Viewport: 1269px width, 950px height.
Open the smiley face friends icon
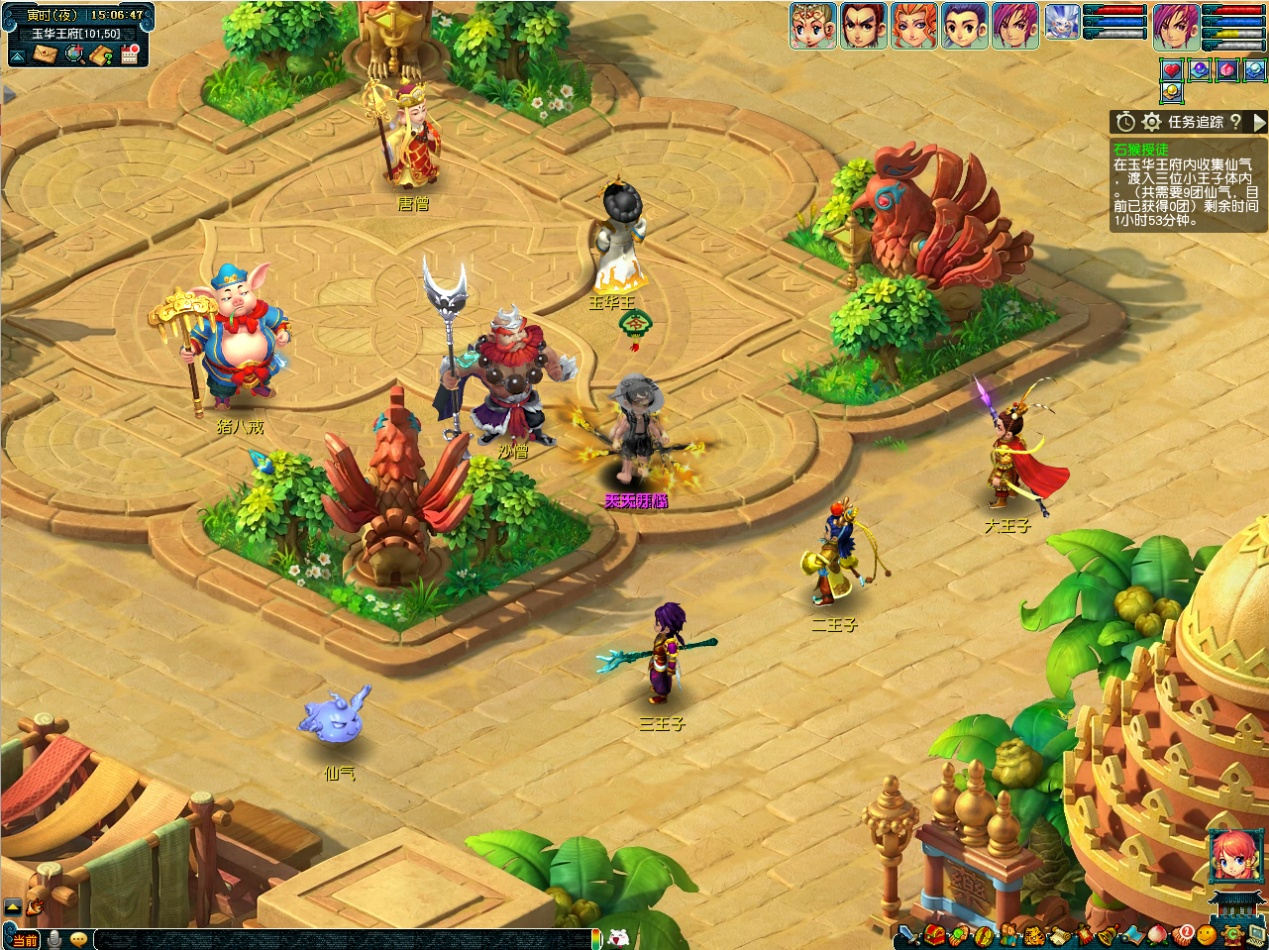pos(1206,936)
